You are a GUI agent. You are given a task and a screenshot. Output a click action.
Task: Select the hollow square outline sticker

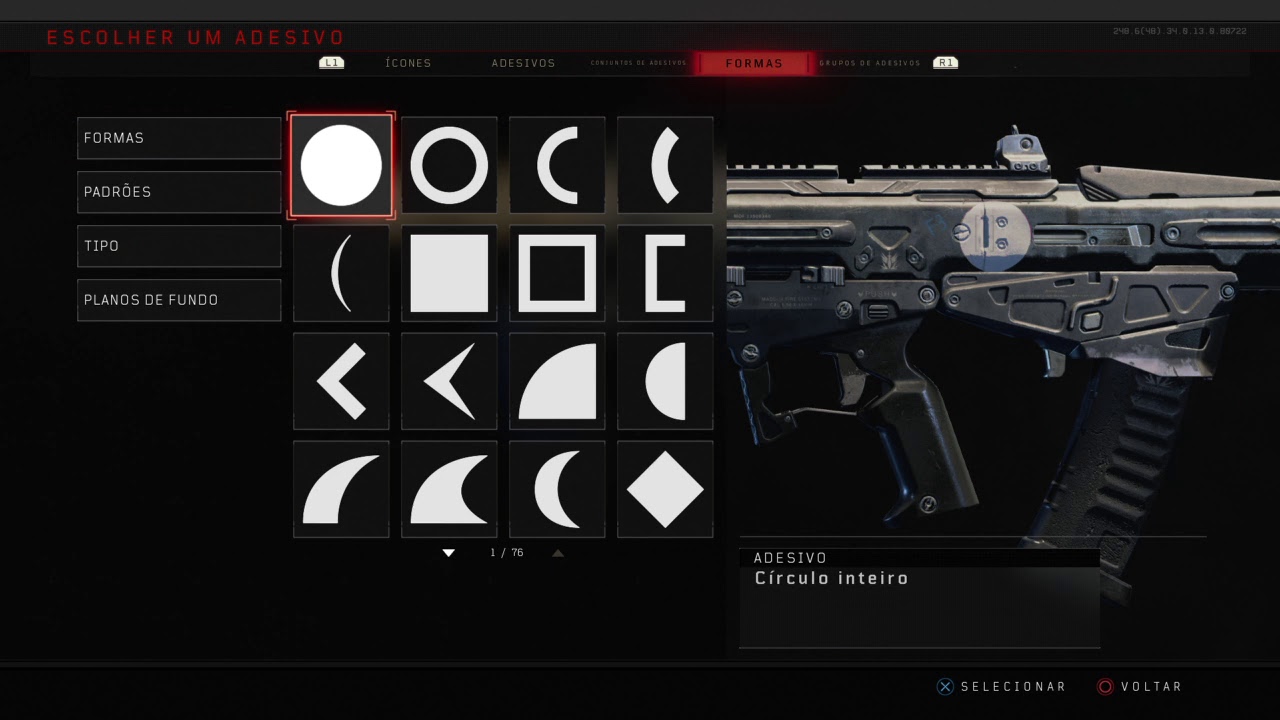tap(557, 273)
